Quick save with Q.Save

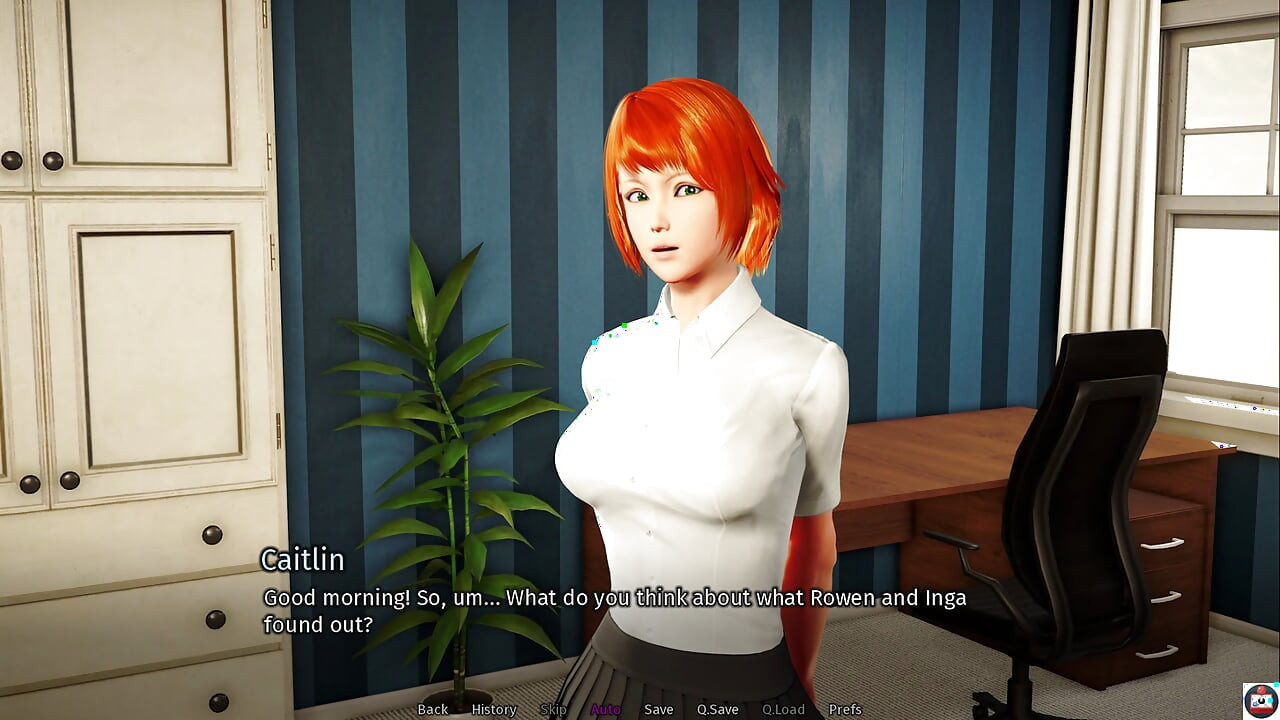[717, 709]
